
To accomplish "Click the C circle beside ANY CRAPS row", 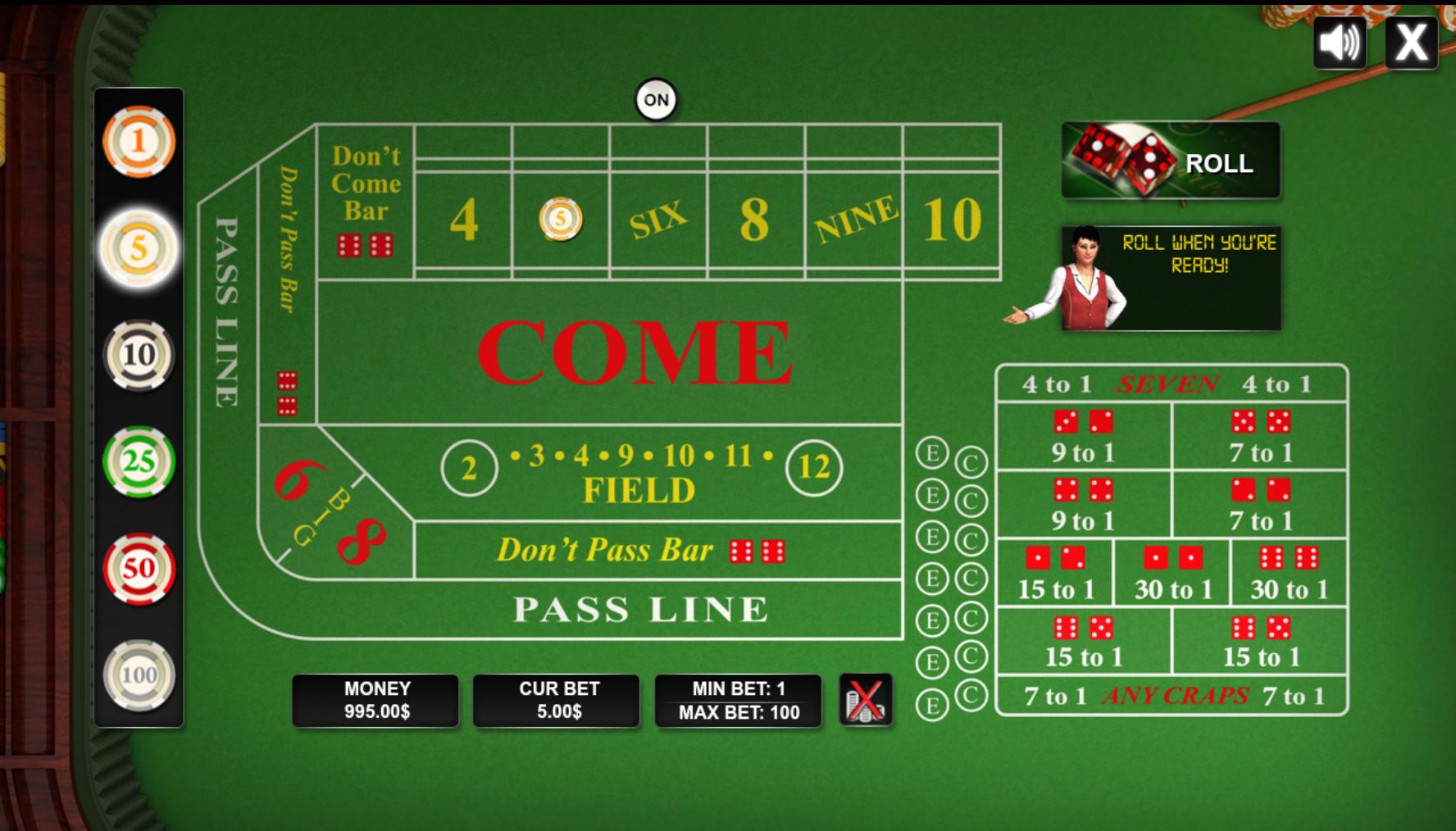I will [972, 694].
